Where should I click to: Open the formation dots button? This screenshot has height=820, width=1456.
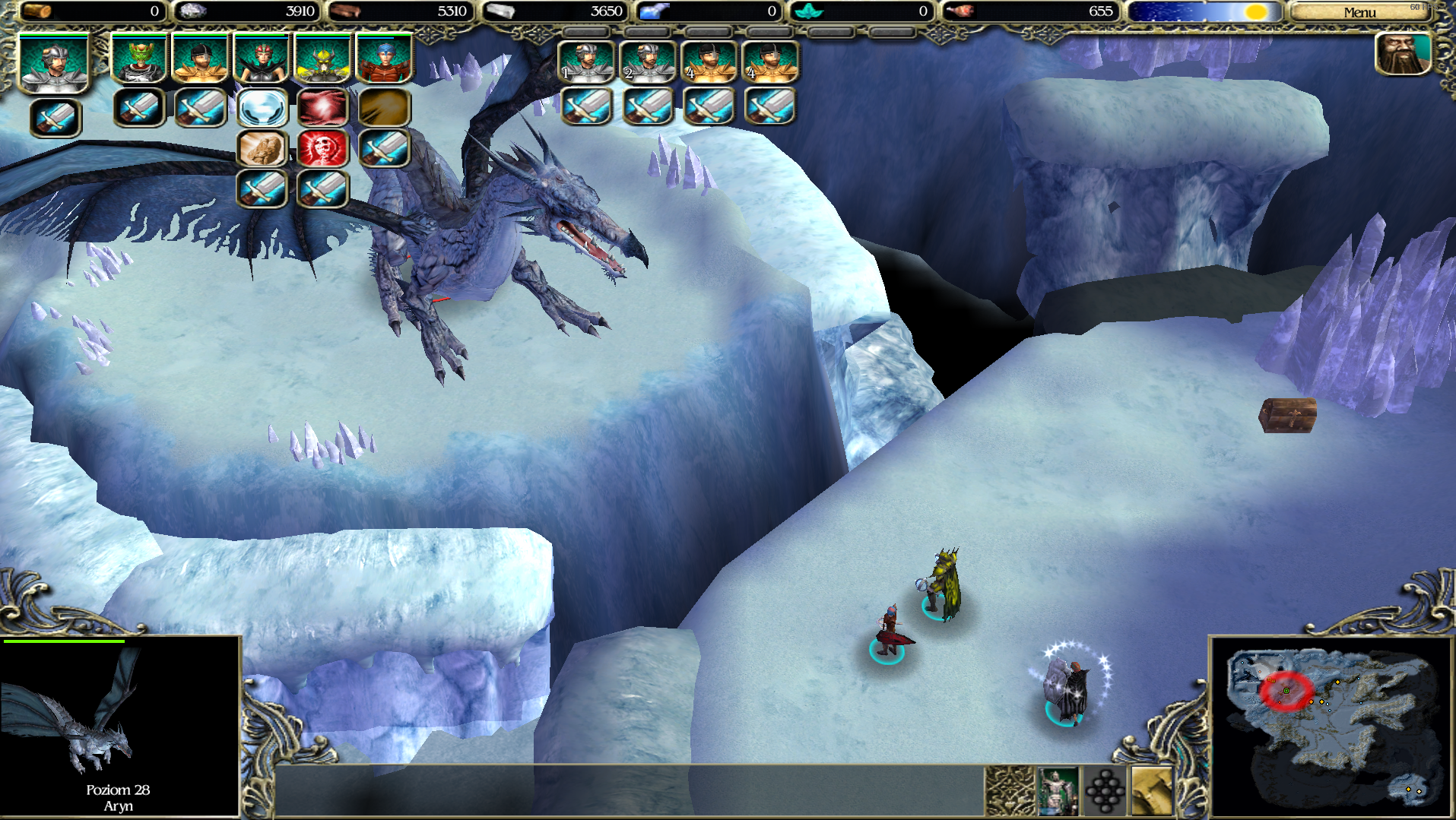point(1105,790)
